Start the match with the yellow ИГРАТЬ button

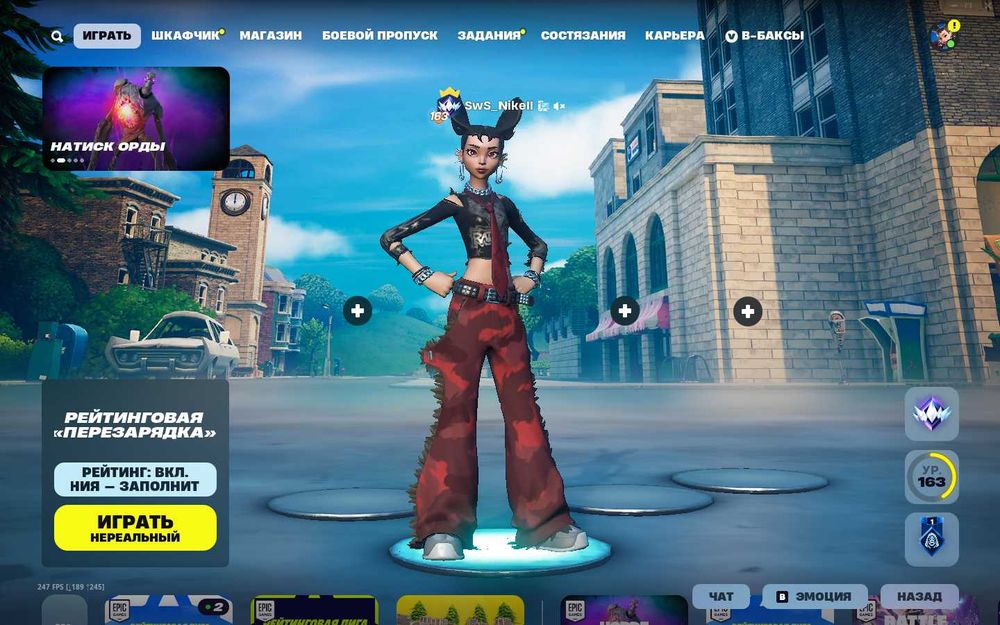pyautogui.click(x=135, y=528)
